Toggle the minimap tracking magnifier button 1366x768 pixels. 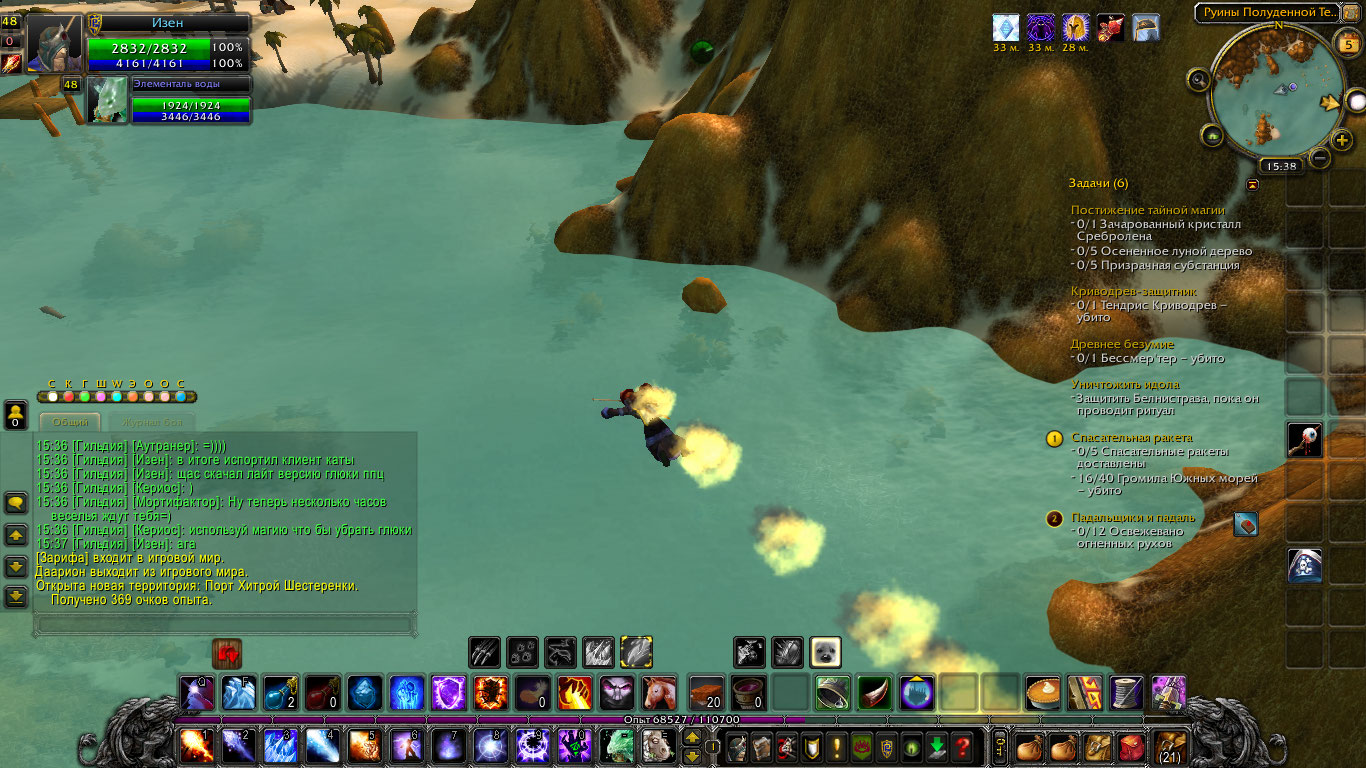1197,79
